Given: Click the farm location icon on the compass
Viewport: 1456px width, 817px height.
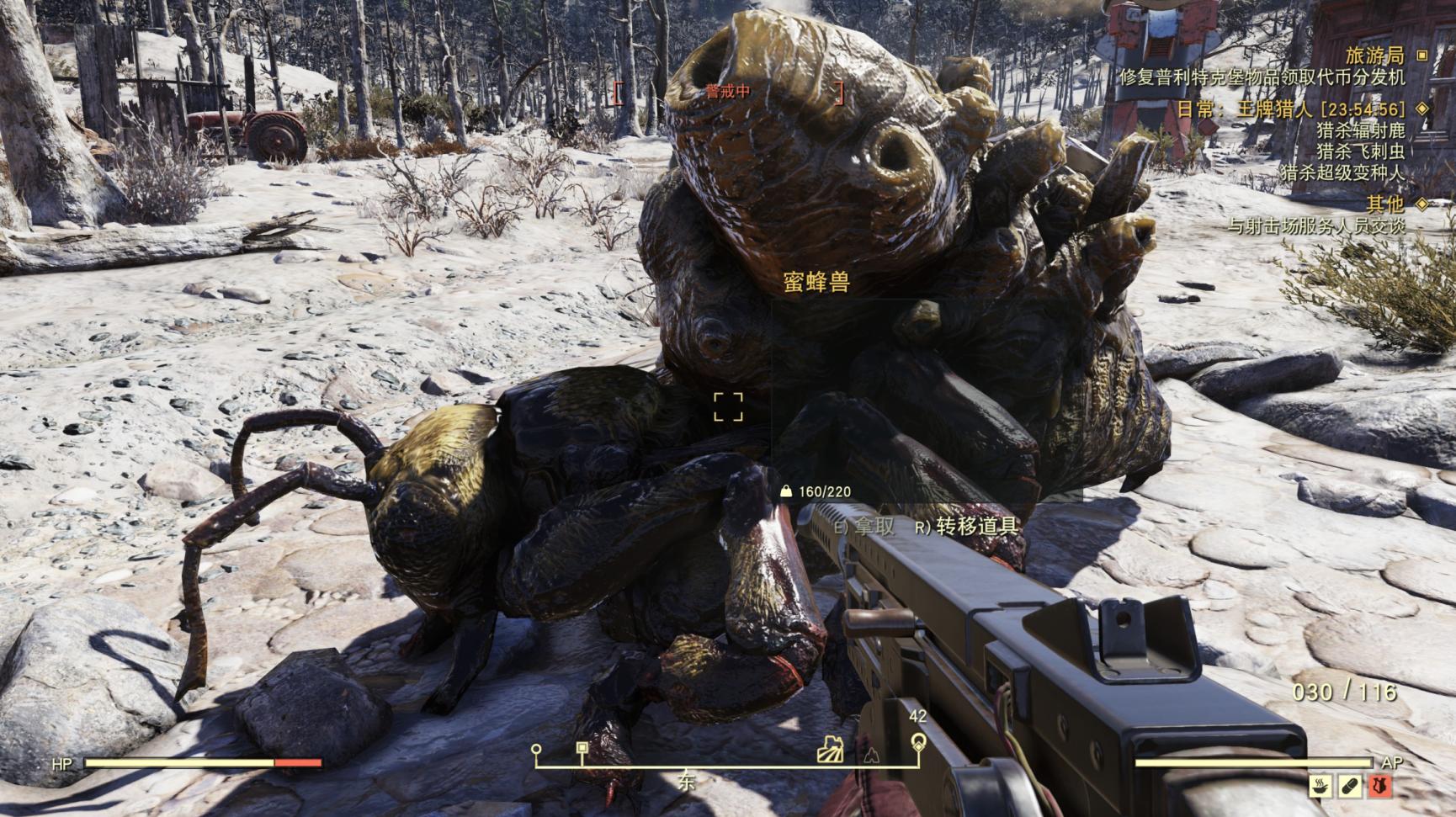Looking at the screenshot, I should [830, 749].
